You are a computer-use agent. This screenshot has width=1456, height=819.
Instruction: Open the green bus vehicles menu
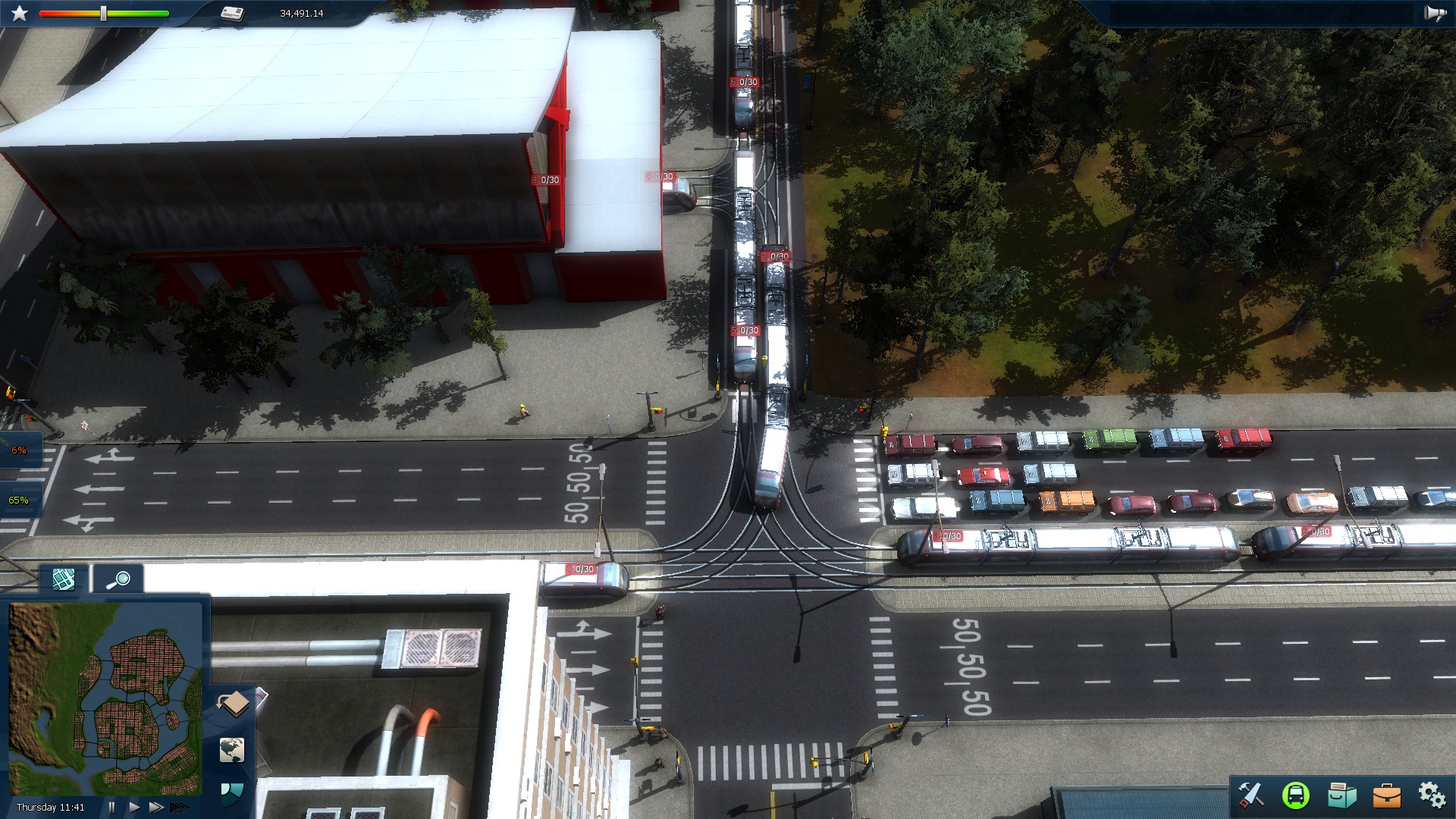[1296, 795]
